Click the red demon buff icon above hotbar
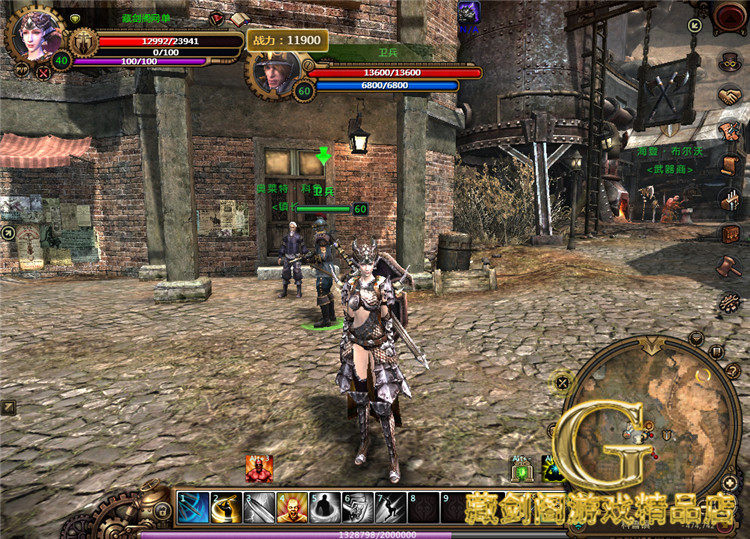750x539 pixels. coord(258,467)
